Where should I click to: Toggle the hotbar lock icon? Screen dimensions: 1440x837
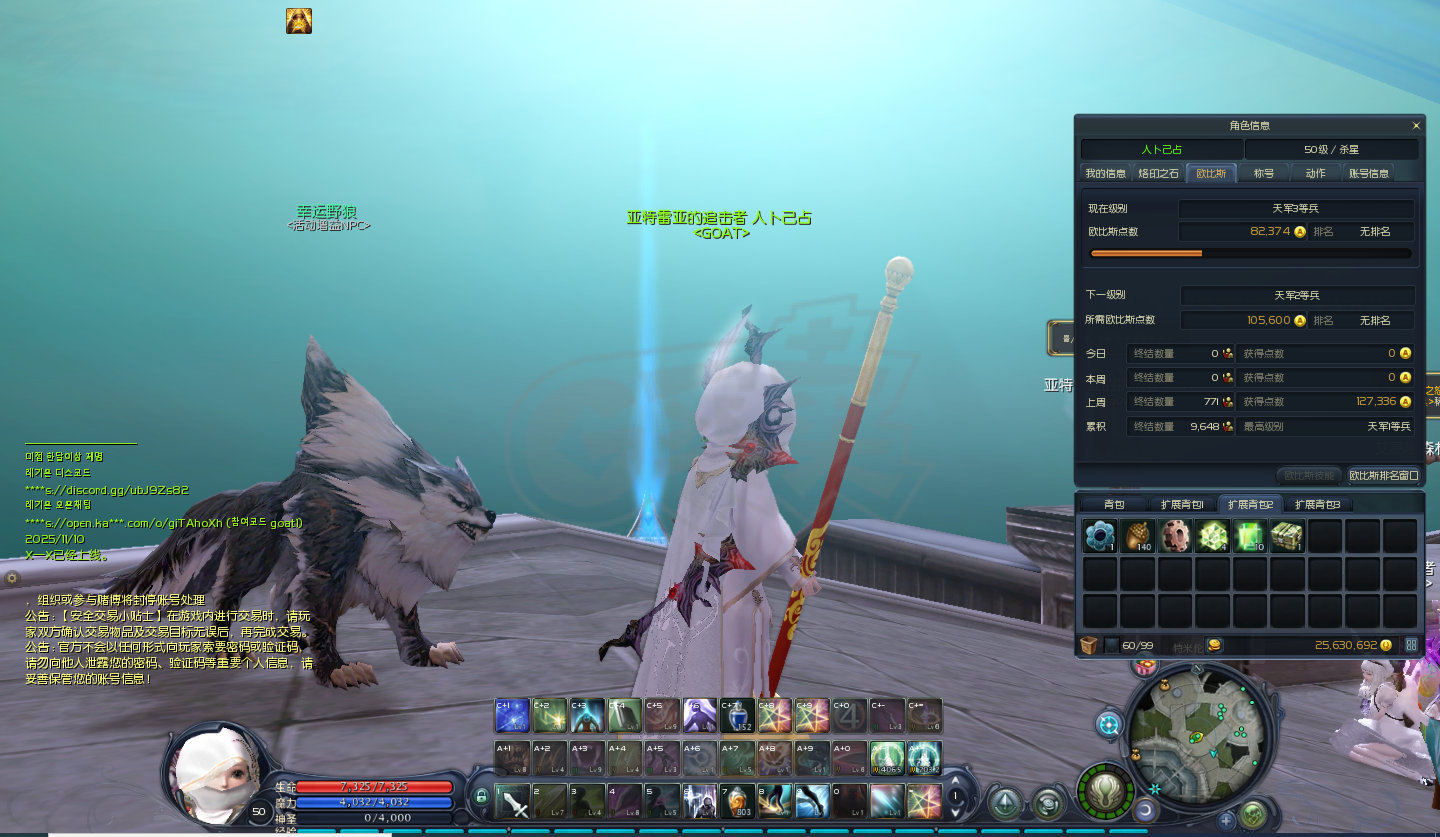pyautogui.click(x=482, y=797)
